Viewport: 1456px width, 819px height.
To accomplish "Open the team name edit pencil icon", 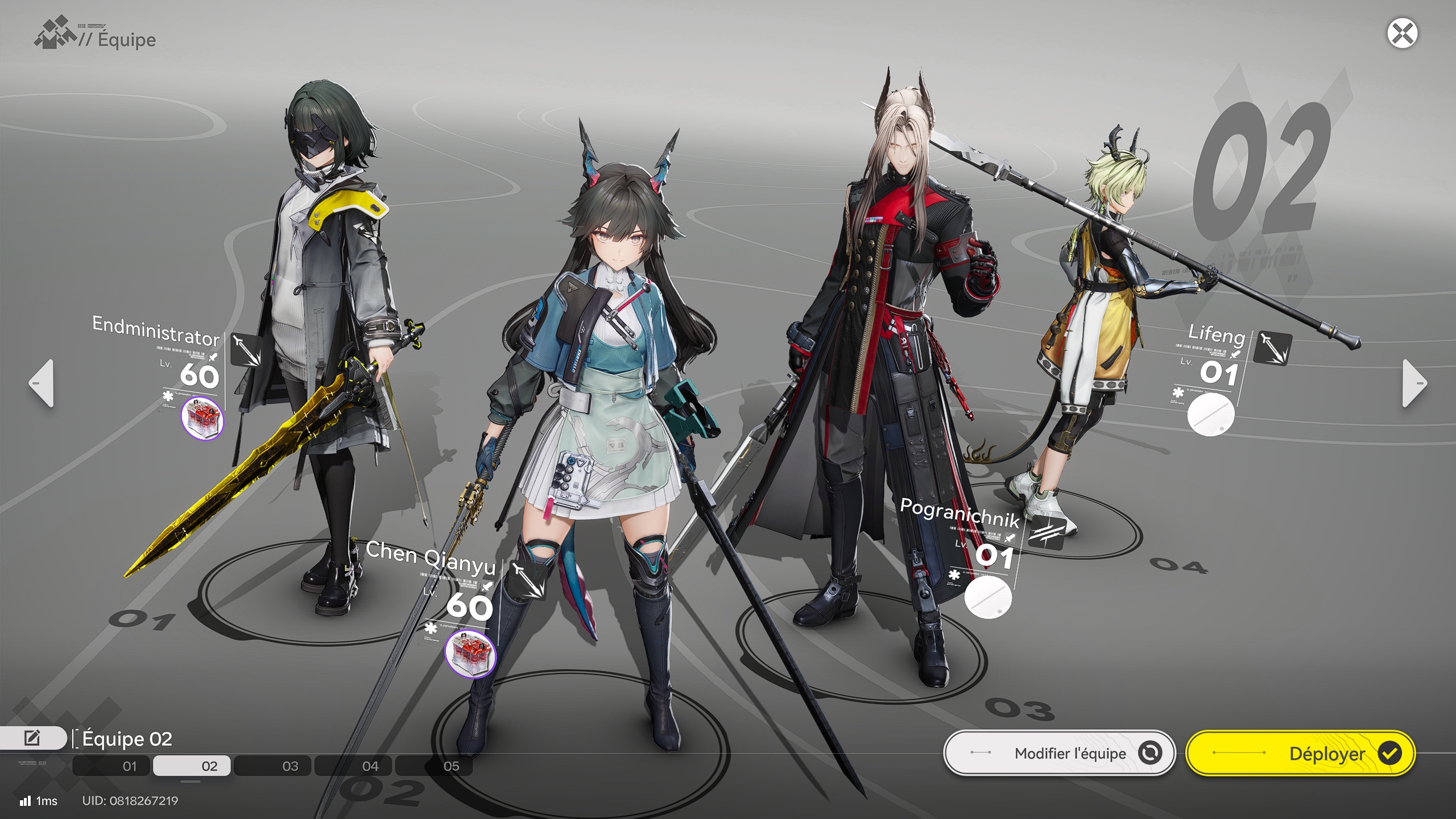I will point(32,737).
